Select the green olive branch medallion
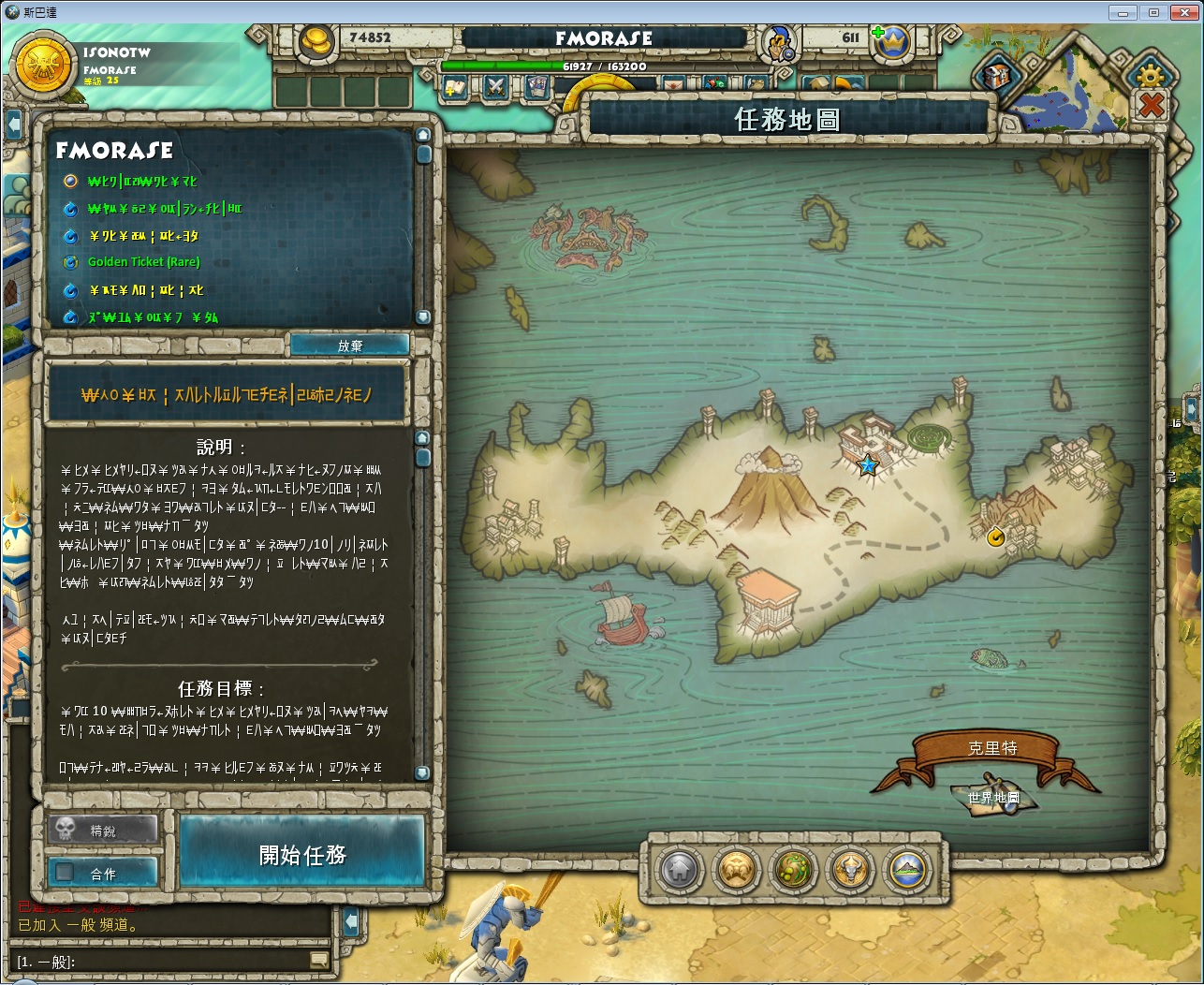Image resolution: width=1204 pixels, height=985 pixels. [794, 870]
